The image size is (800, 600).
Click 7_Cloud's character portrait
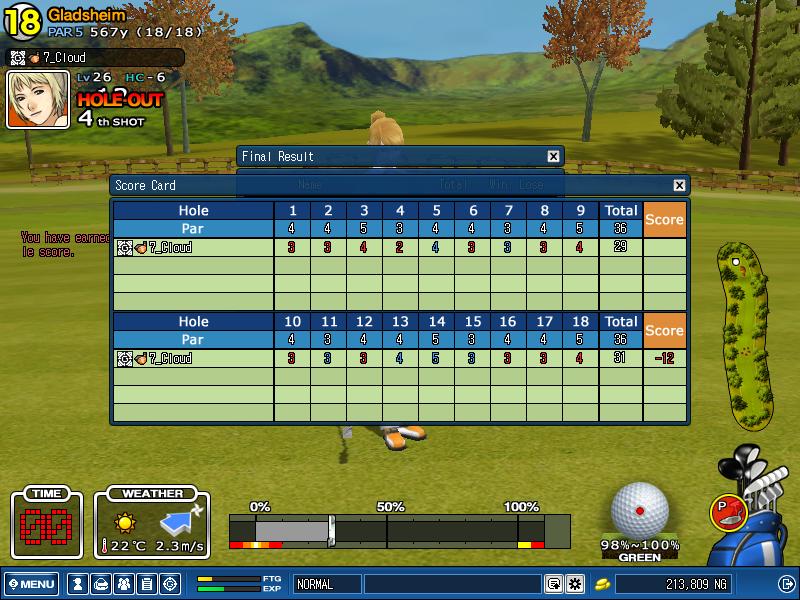point(38,99)
